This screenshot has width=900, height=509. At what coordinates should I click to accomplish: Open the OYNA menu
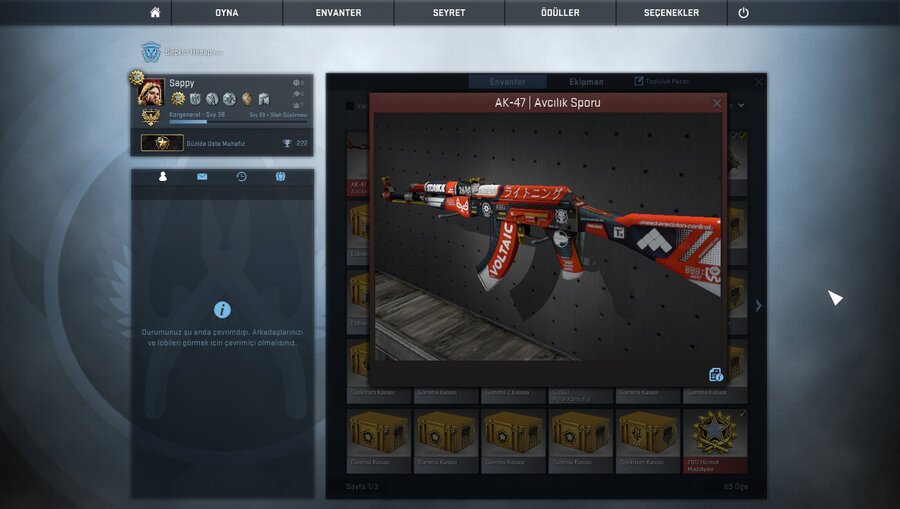click(226, 13)
